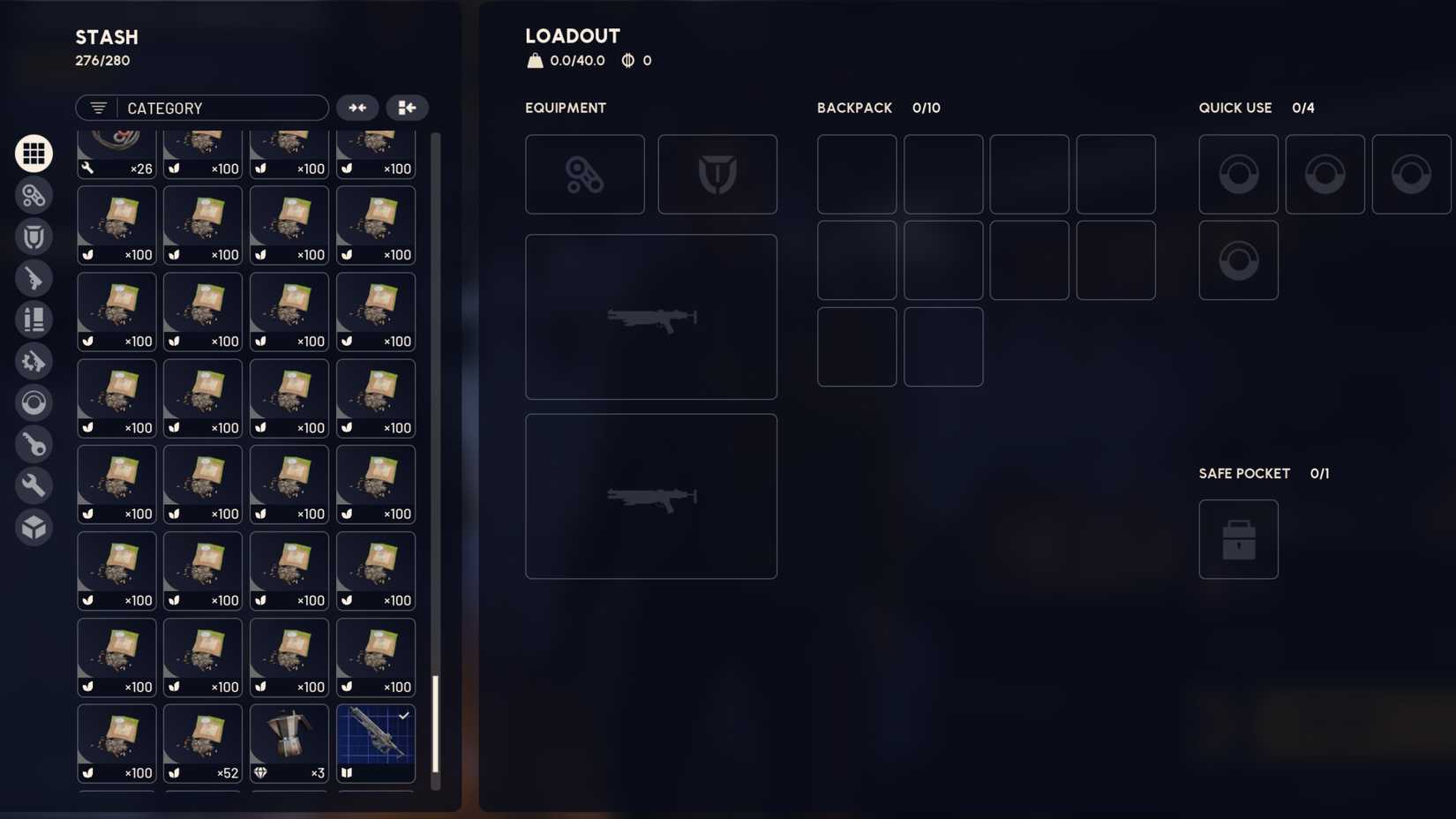The image size is (1456, 819).
Task: Select the round consumables filter icon
Action: tap(34, 403)
